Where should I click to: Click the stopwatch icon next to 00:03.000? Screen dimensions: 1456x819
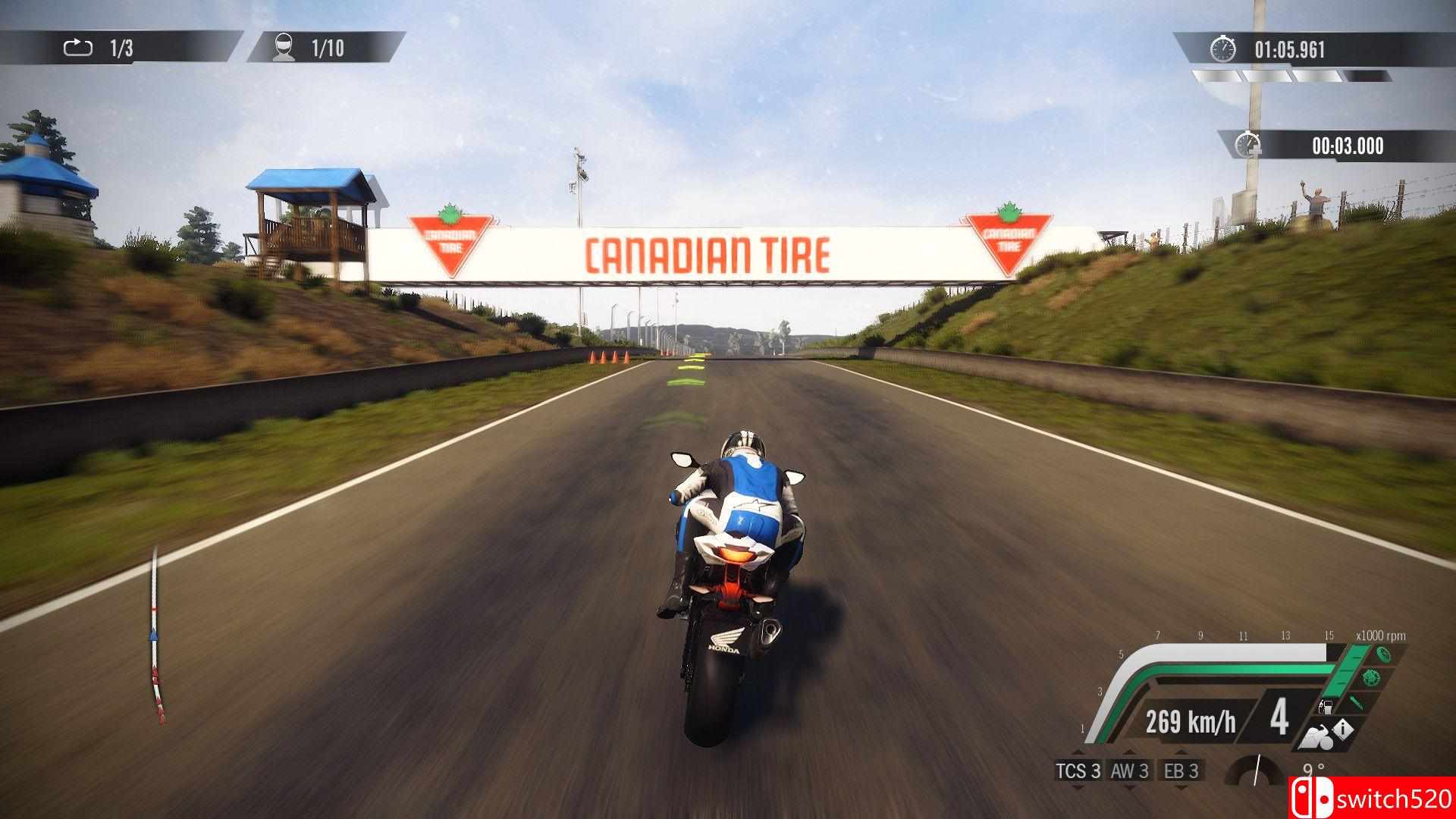pos(1248,144)
